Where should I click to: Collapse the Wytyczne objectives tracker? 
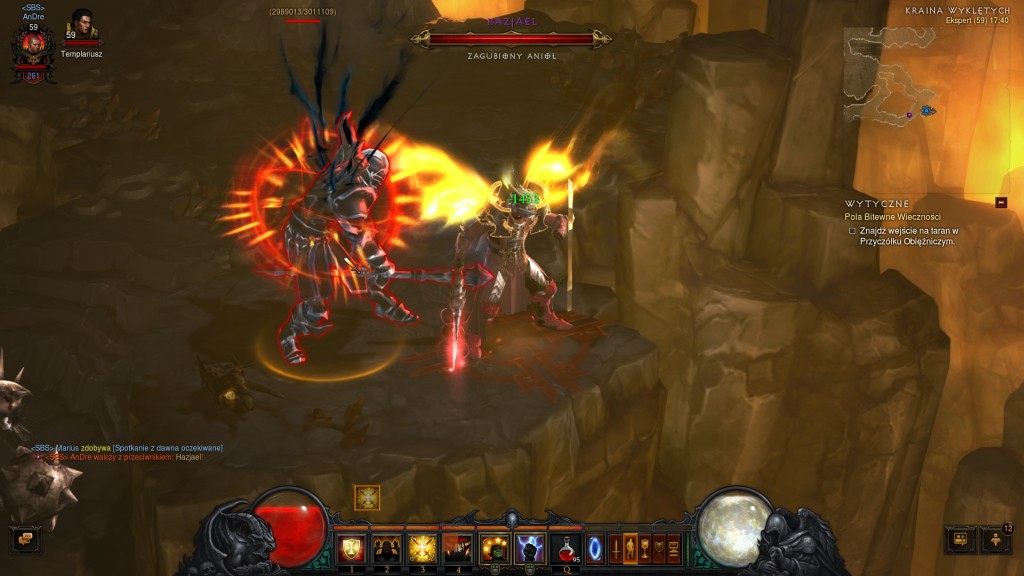click(1001, 203)
